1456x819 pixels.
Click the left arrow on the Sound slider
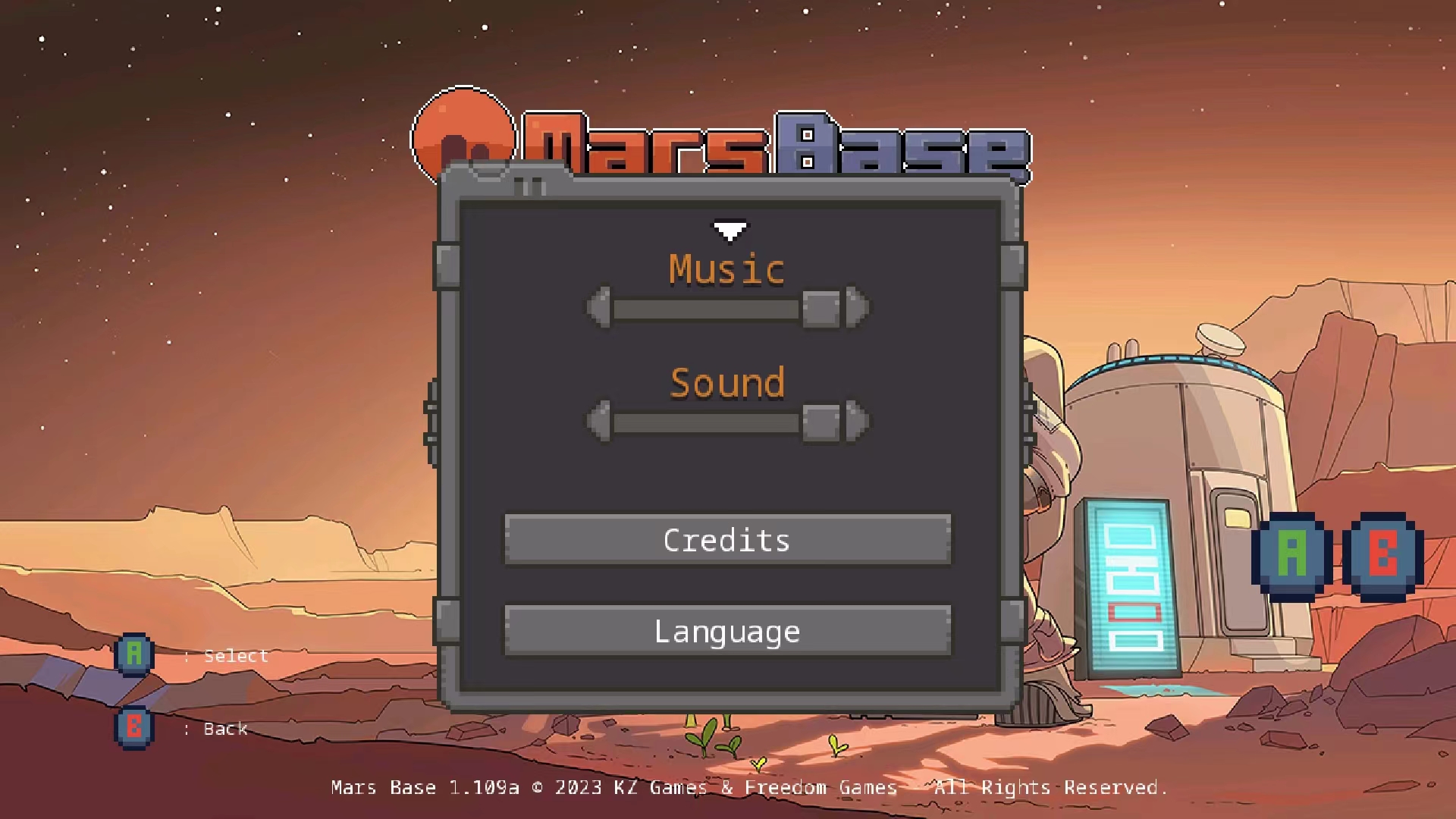[x=598, y=420]
